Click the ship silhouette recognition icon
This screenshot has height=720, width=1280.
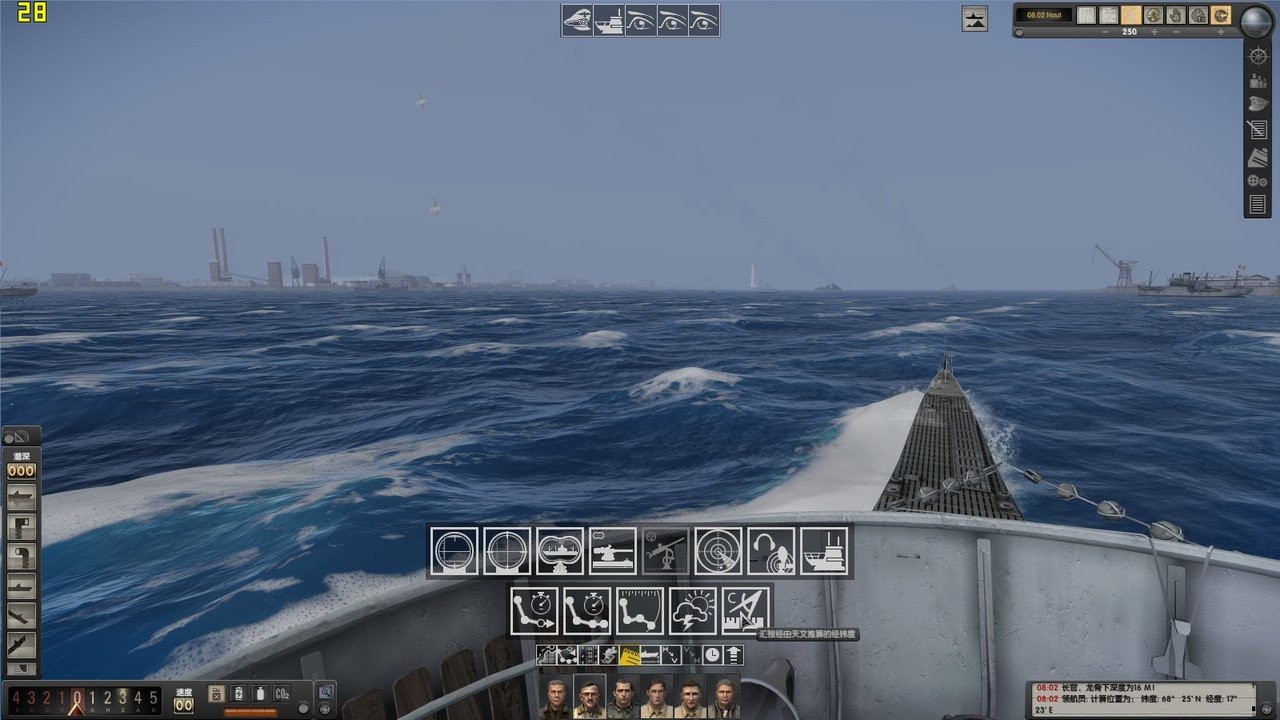[975, 18]
